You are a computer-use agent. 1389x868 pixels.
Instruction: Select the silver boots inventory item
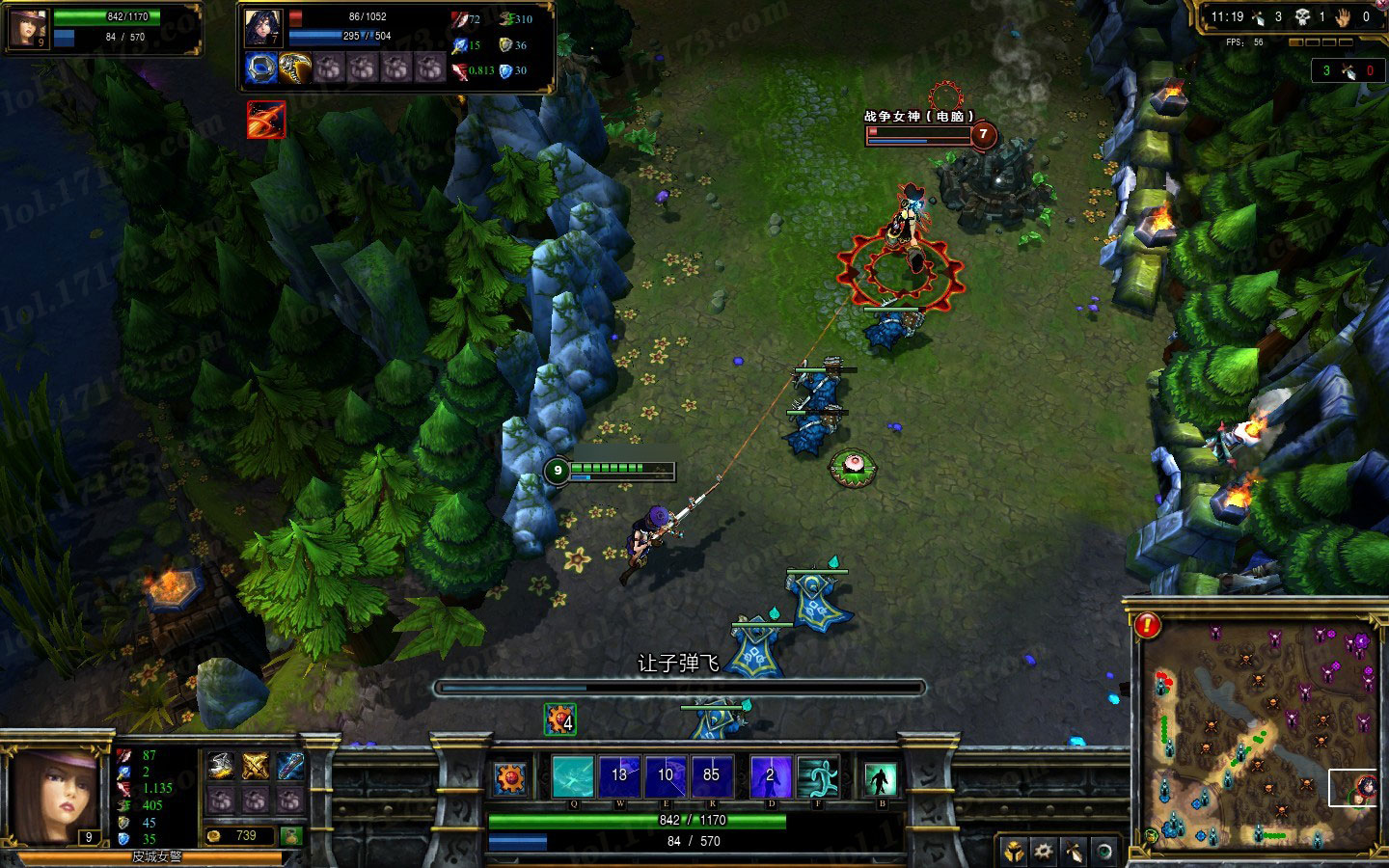[x=220, y=767]
